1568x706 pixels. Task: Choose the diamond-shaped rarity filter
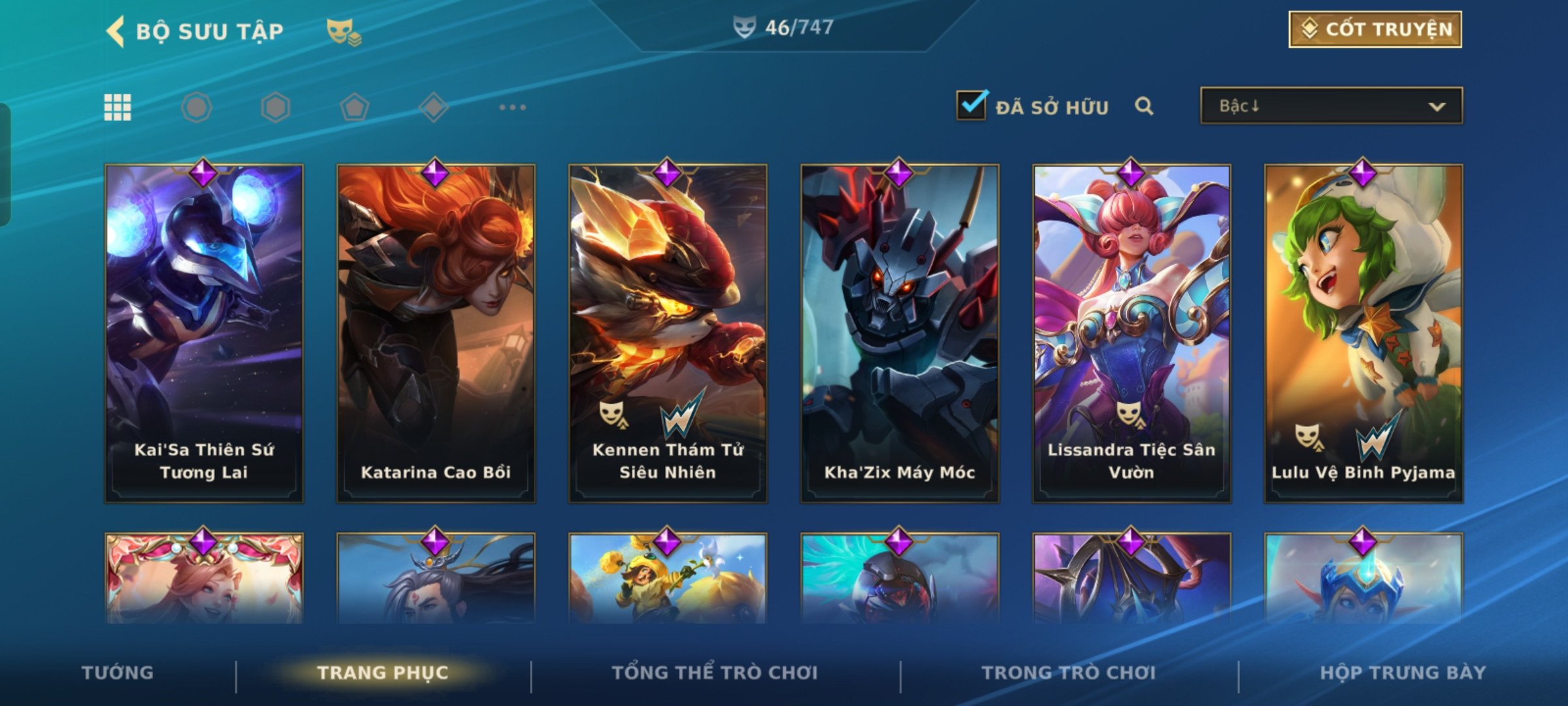pos(434,107)
